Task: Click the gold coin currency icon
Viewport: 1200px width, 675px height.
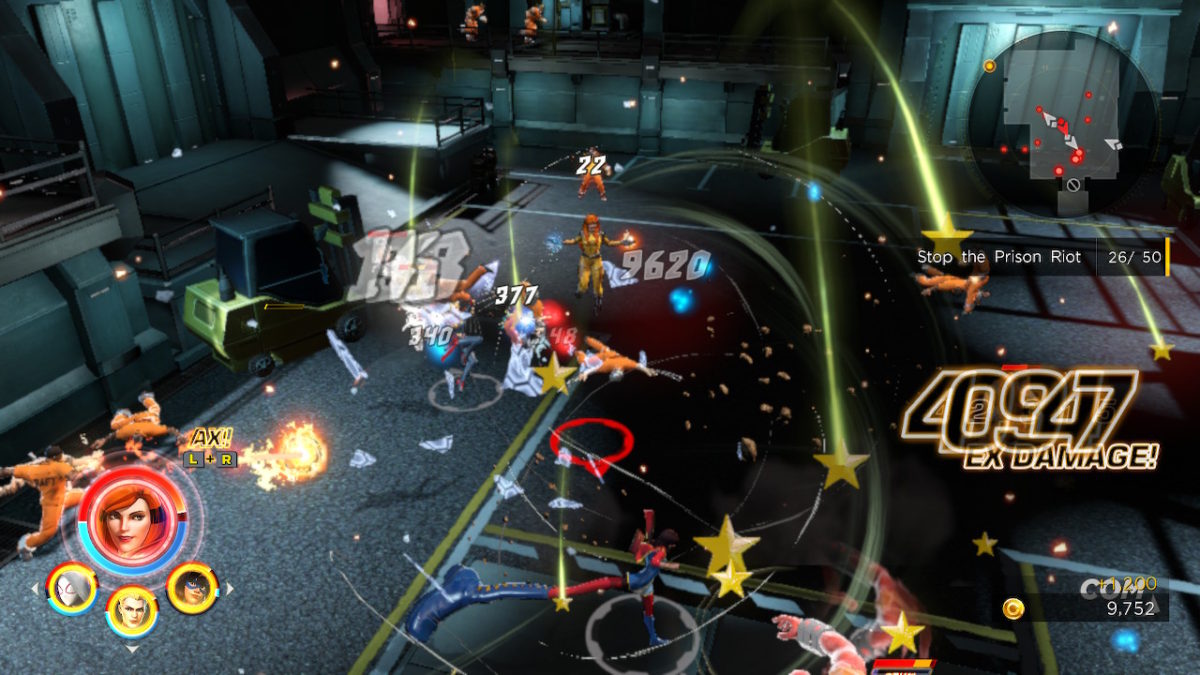Action: click(x=1013, y=608)
